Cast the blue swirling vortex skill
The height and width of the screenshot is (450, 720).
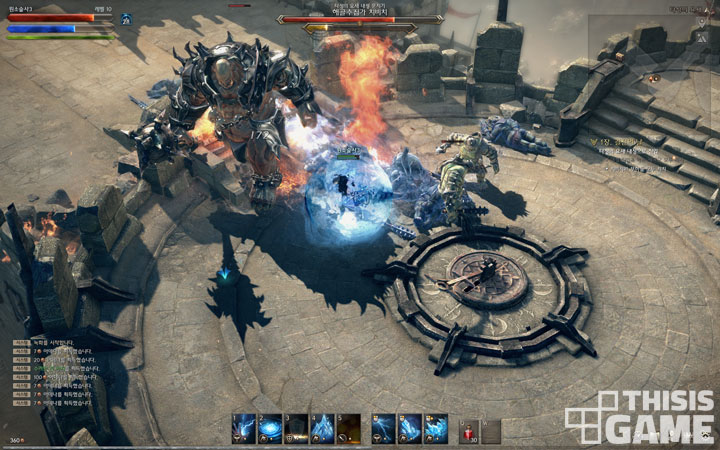(x=271, y=427)
